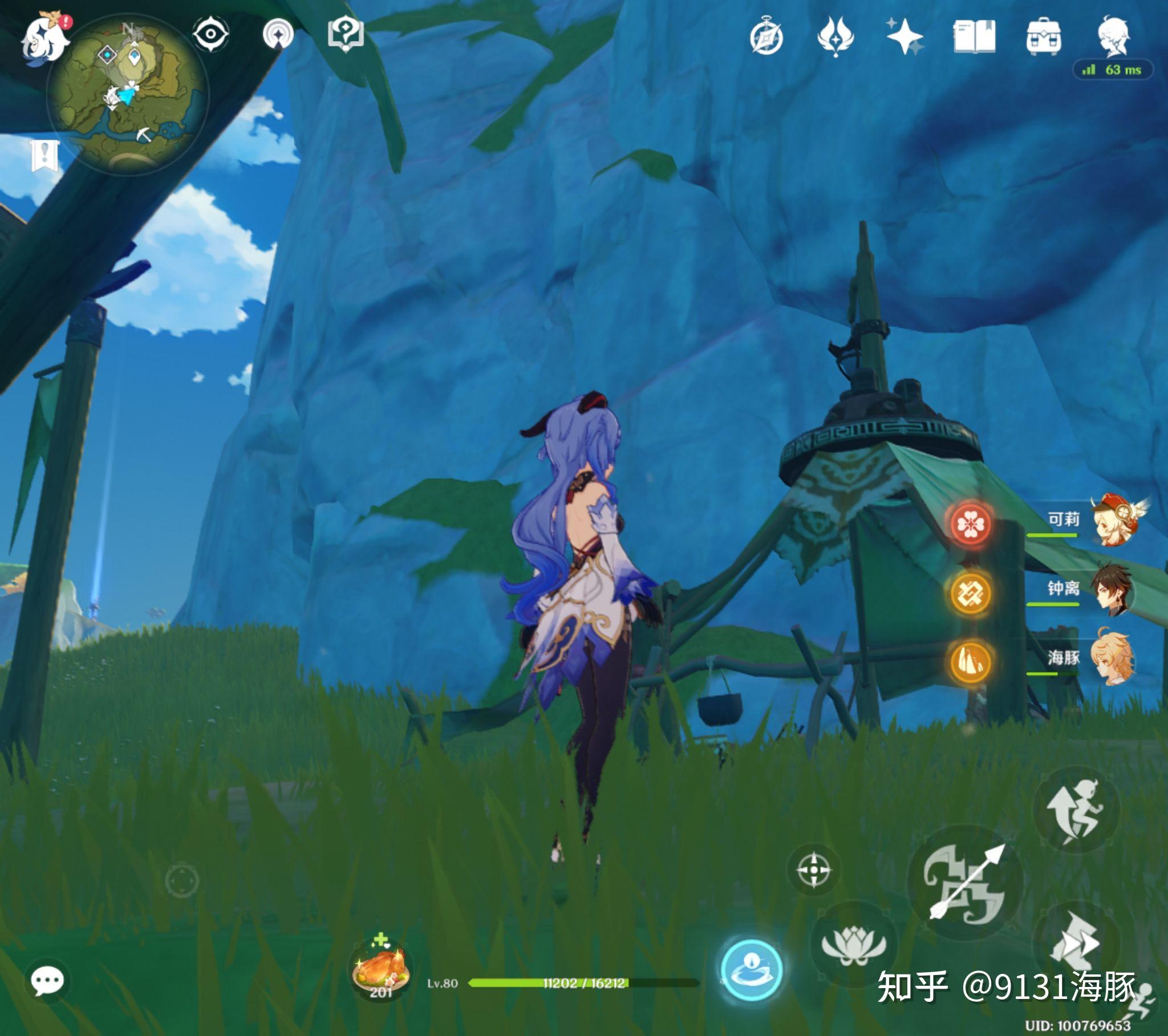
Task: Open the inventory backpack
Action: pyautogui.click(x=1044, y=38)
